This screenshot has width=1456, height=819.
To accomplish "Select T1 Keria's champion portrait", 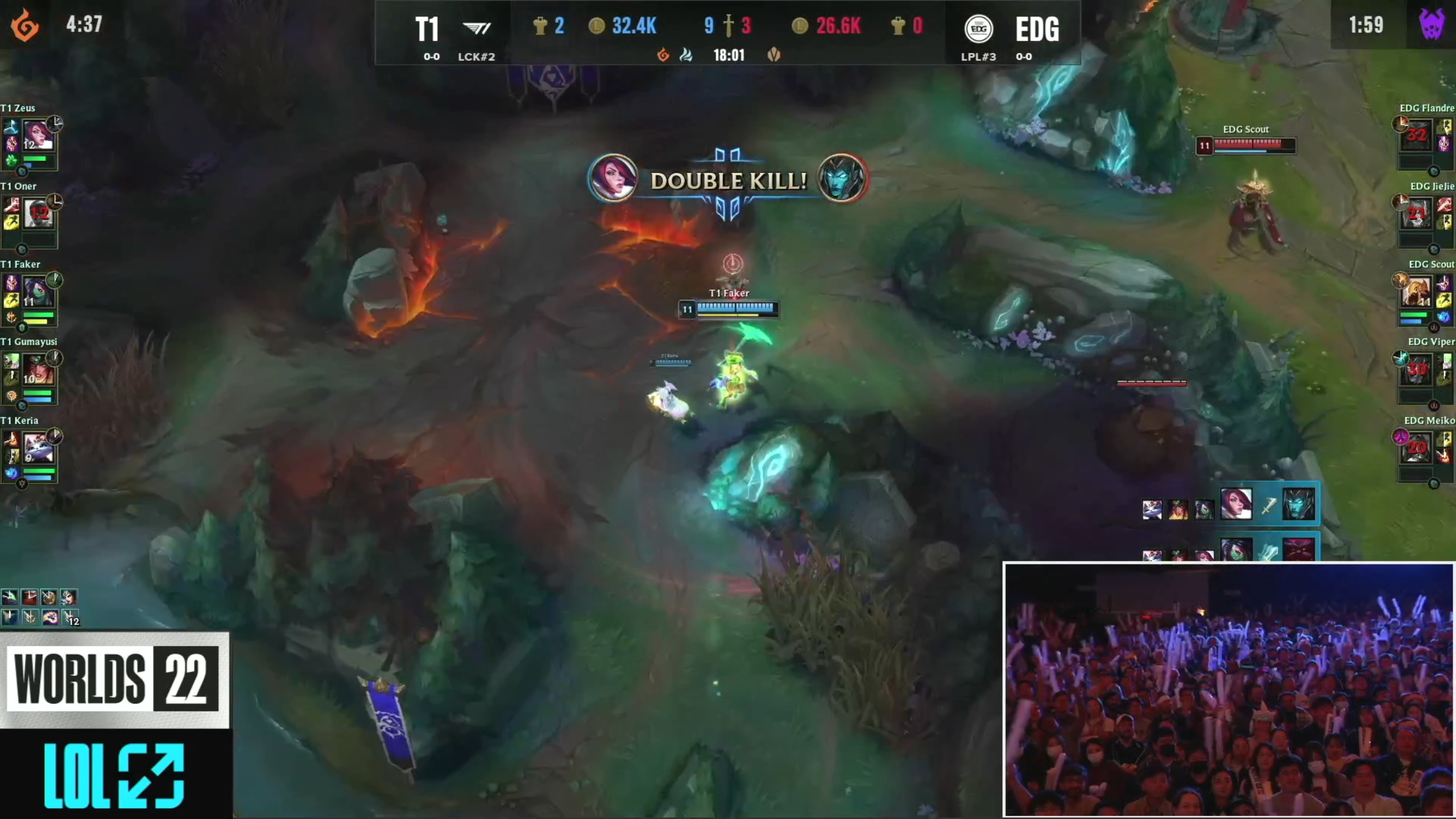I will pyautogui.click(x=38, y=448).
